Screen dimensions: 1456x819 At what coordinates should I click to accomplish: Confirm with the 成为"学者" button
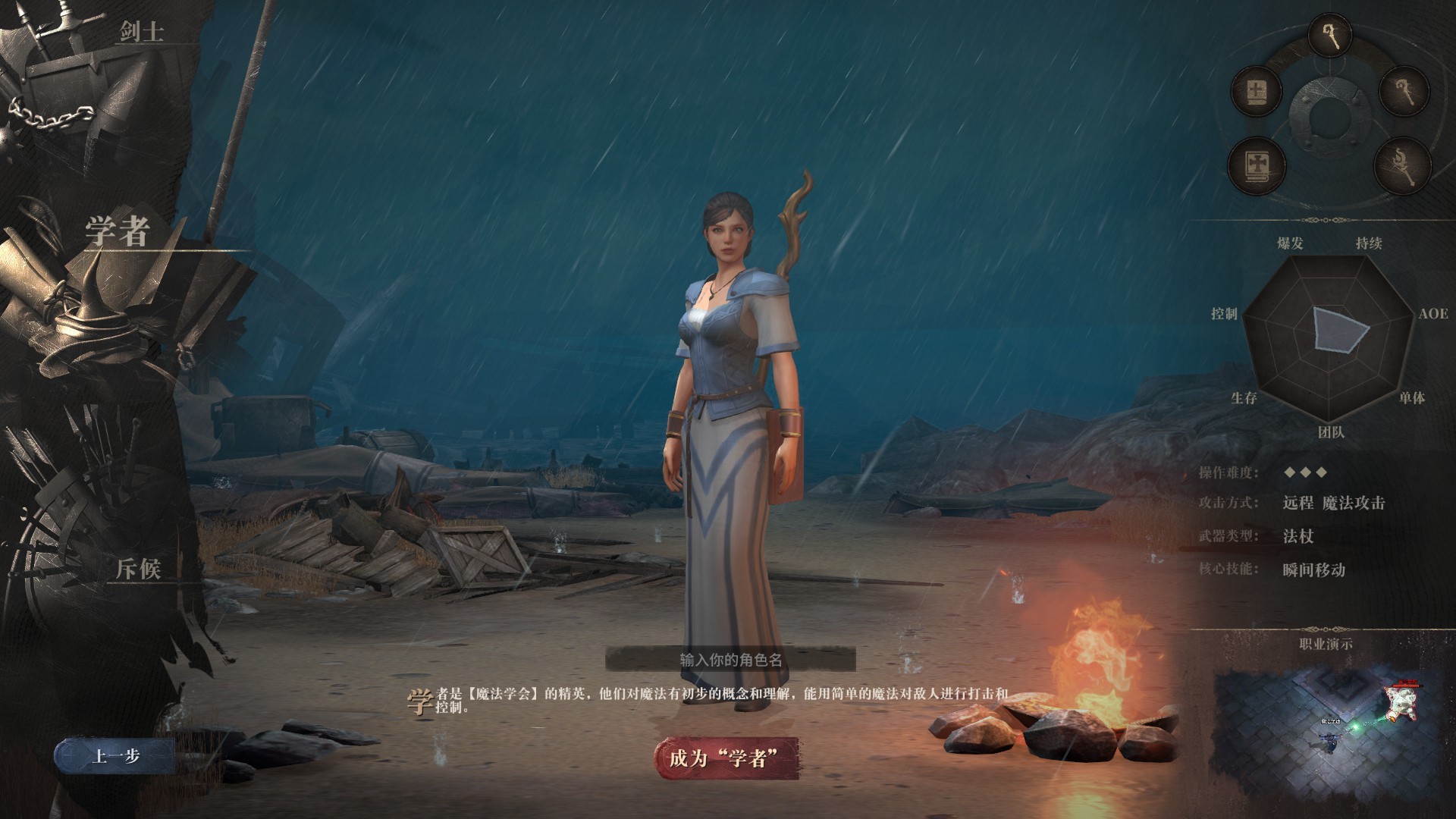coord(726,758)
